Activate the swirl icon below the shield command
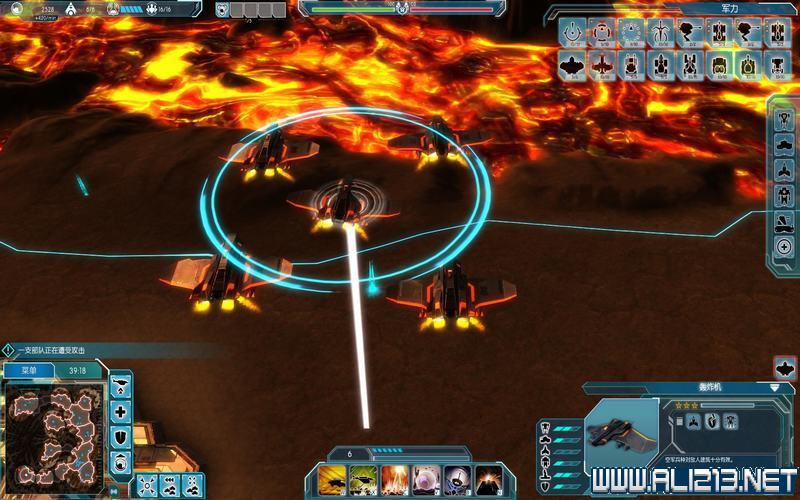Screen dimensions: 800x500 point(121,461)
